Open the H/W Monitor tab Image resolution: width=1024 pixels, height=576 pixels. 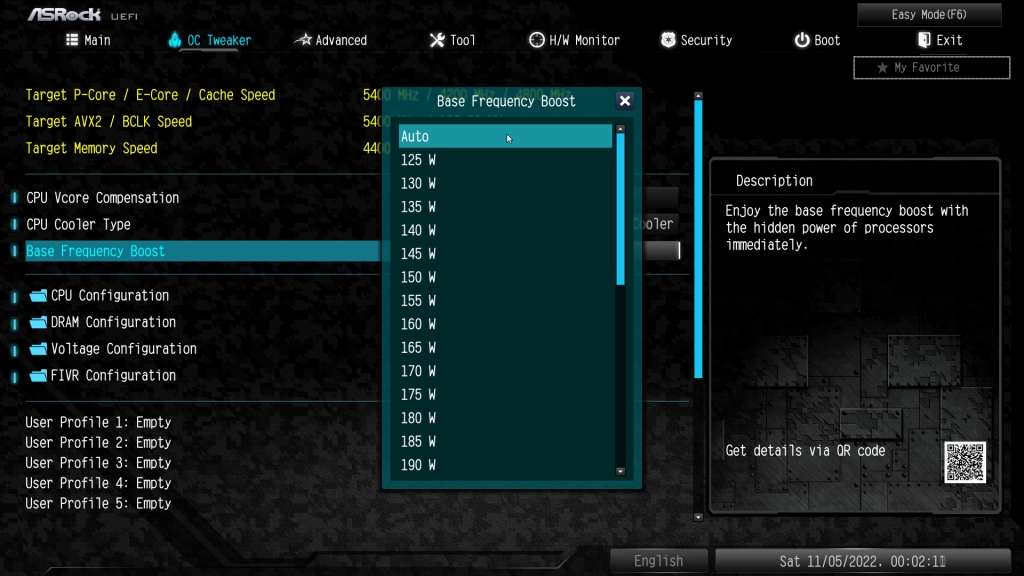574,40
